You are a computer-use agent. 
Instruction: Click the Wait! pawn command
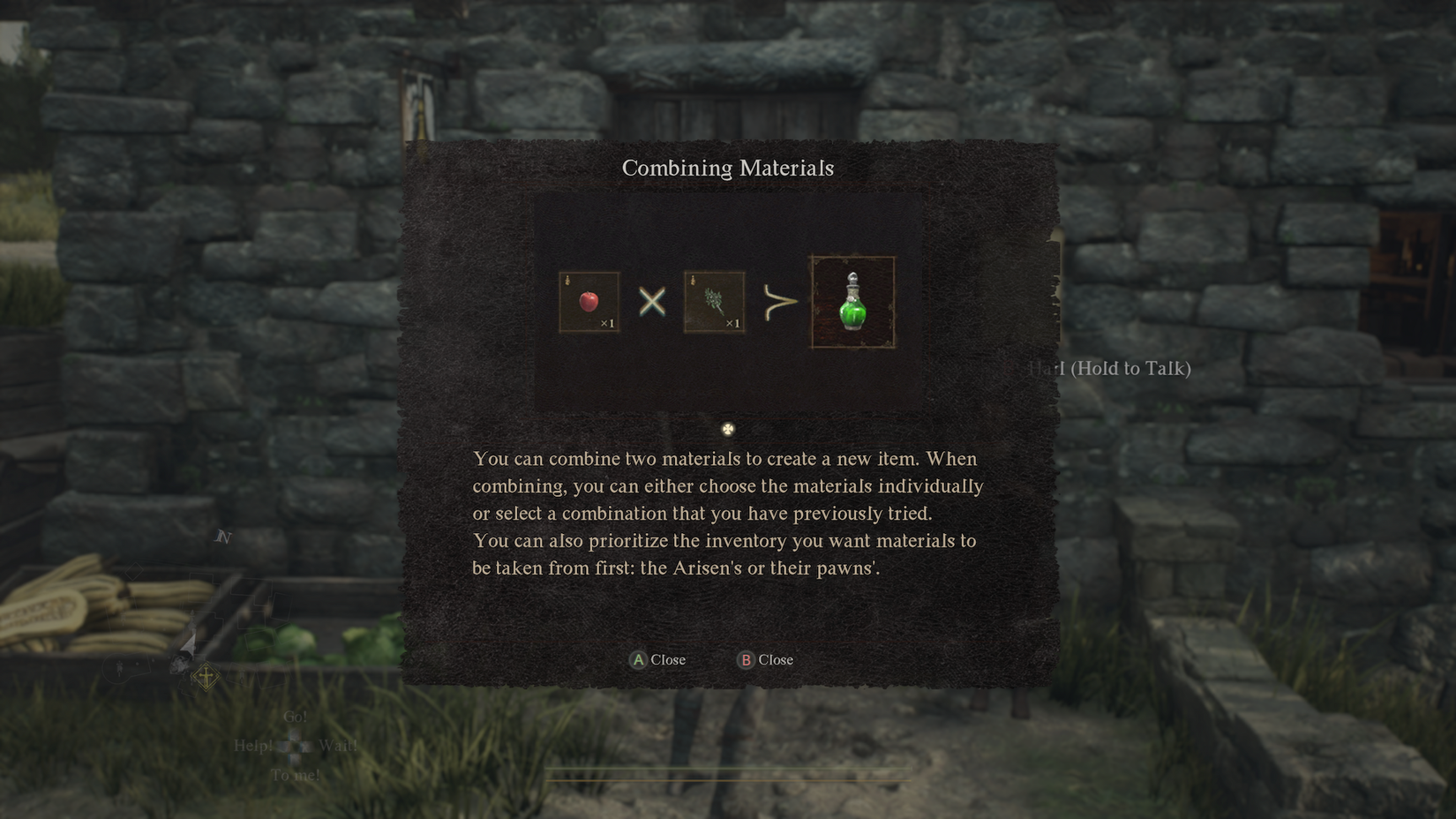pyautogui.click(x=339, y=746)
